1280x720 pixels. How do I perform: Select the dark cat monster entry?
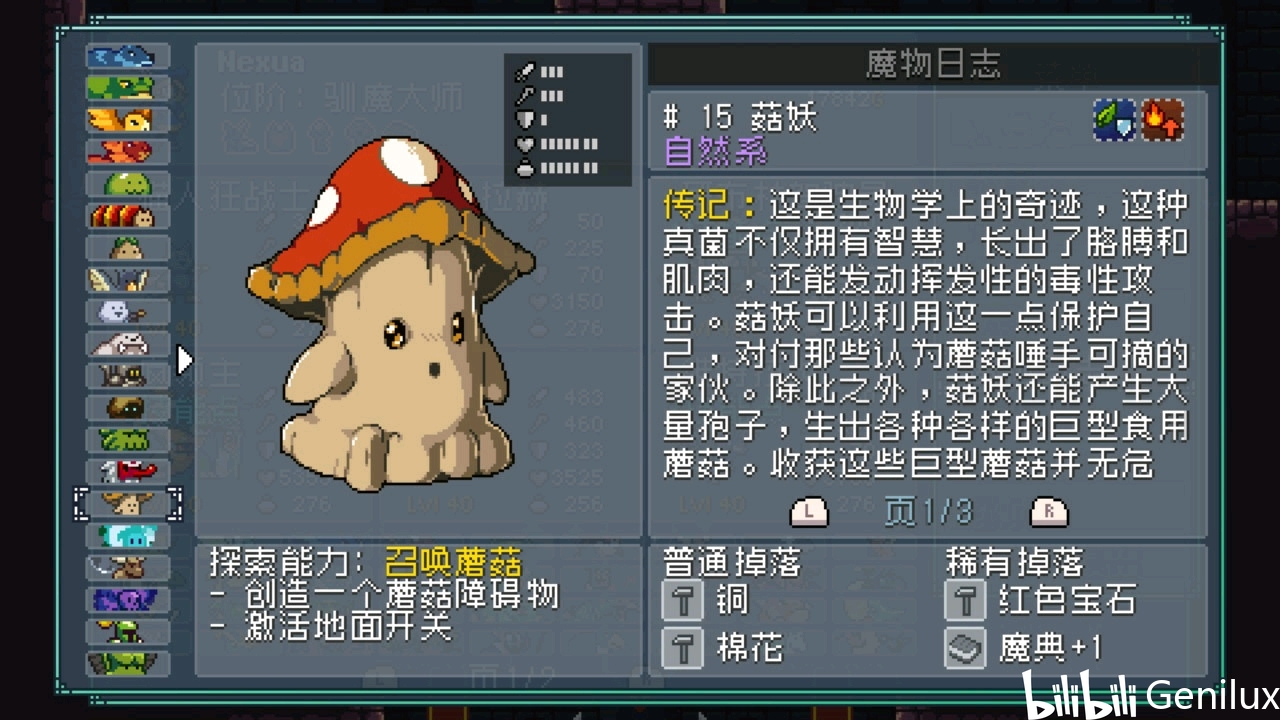click(127, 376)
